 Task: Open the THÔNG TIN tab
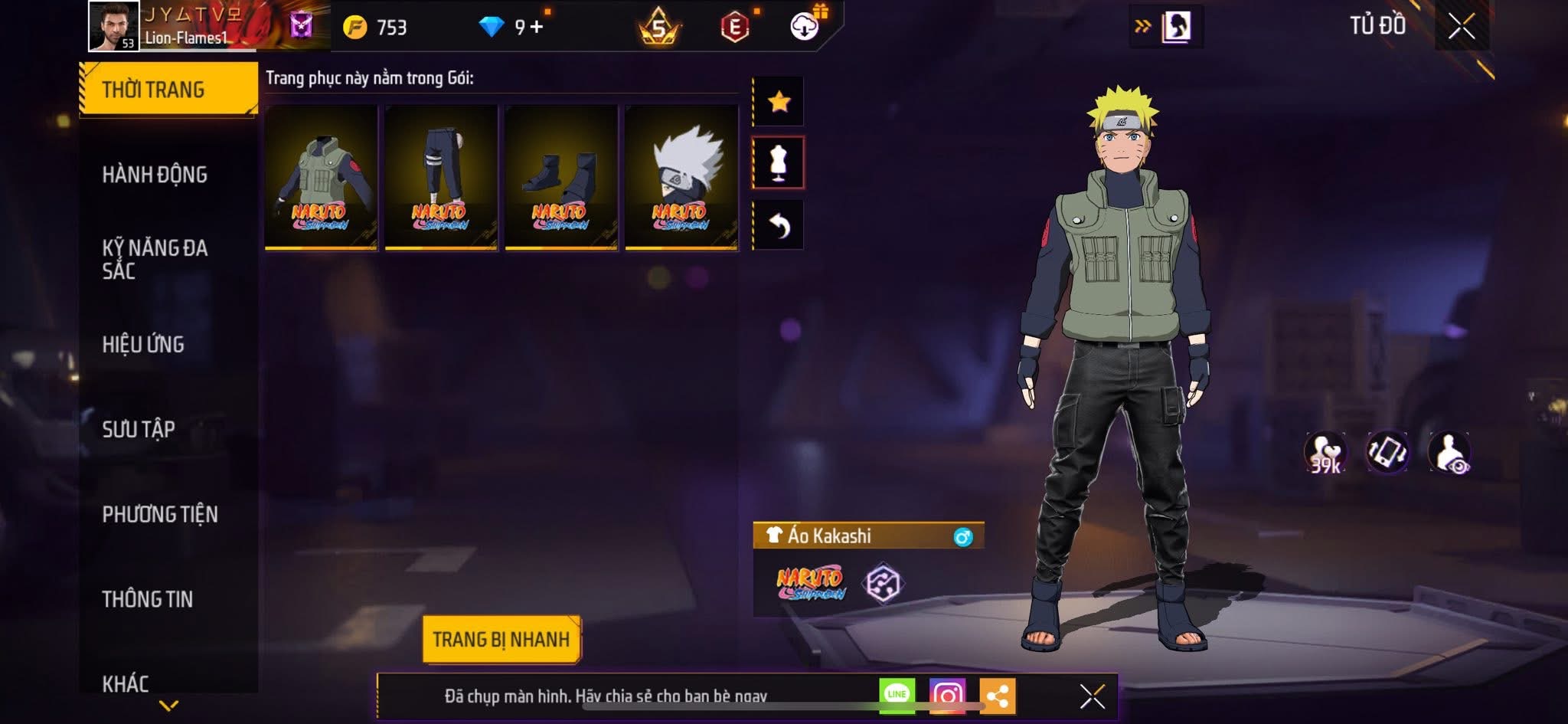coord(148,599)
